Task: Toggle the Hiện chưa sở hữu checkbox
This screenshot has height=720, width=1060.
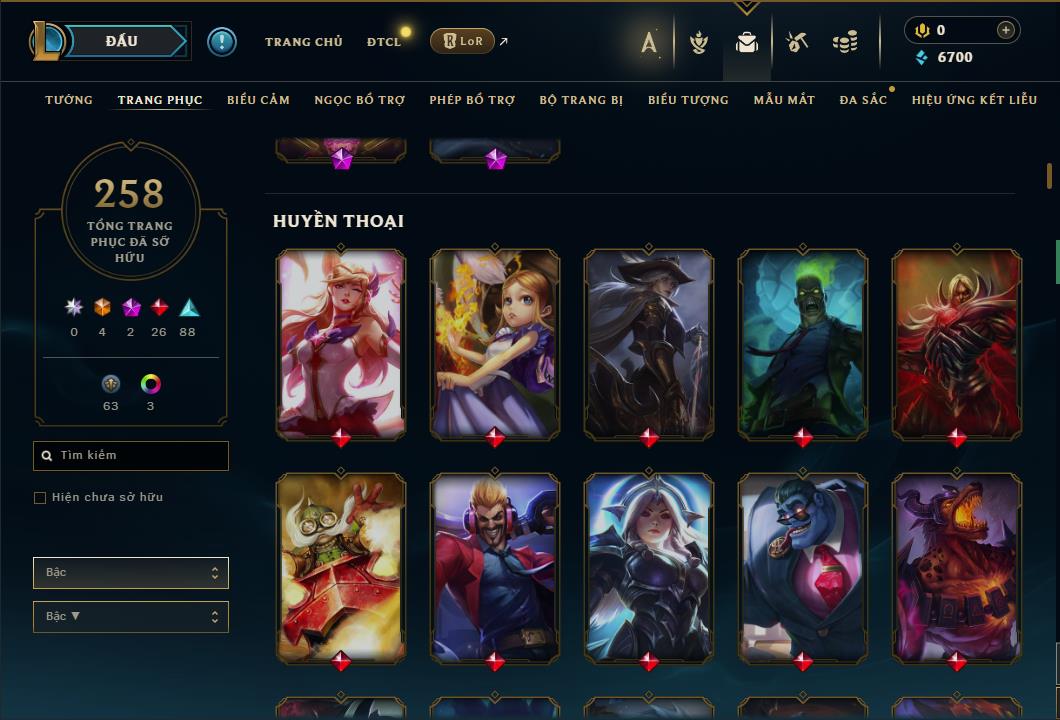Action: click(x=40, y=498)
